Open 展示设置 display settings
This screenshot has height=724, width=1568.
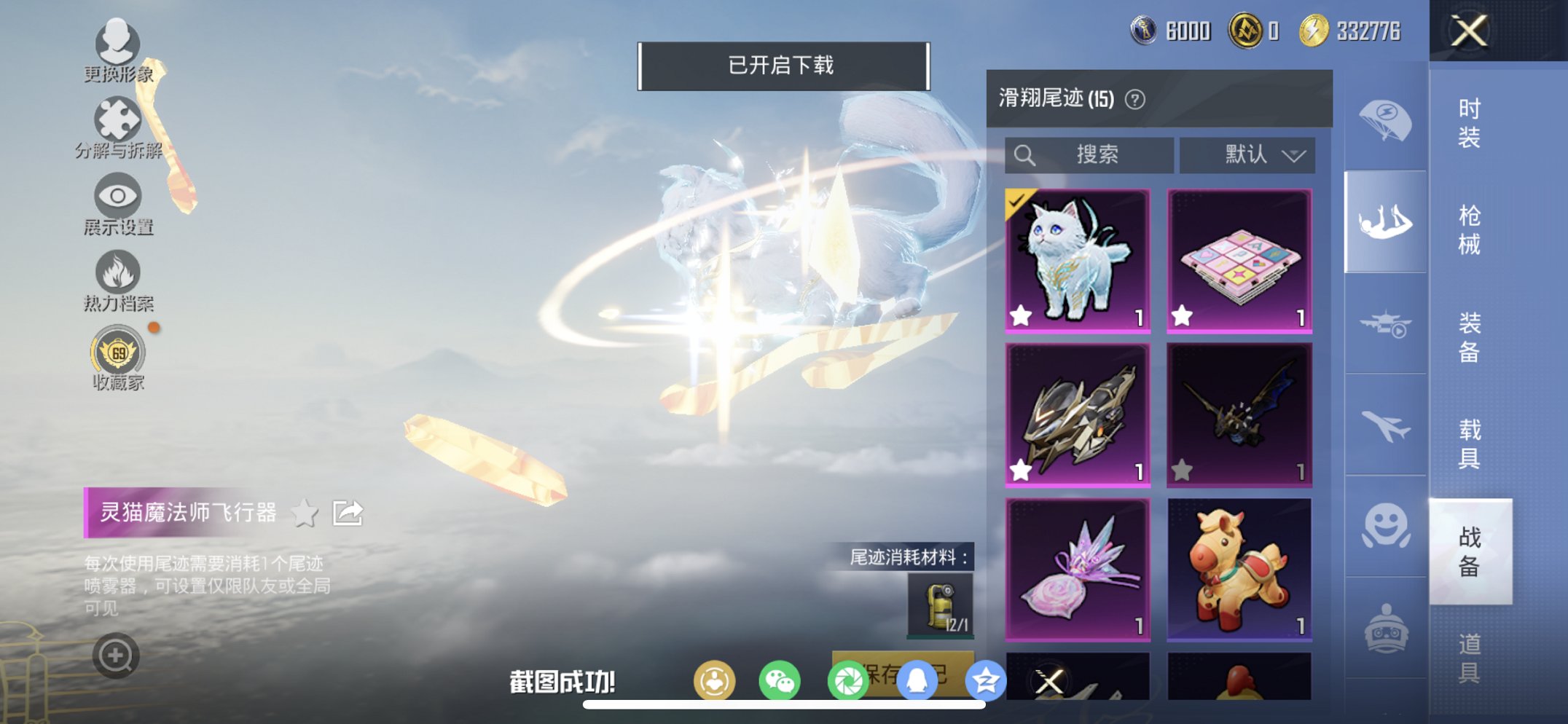[x=117, y=208]
